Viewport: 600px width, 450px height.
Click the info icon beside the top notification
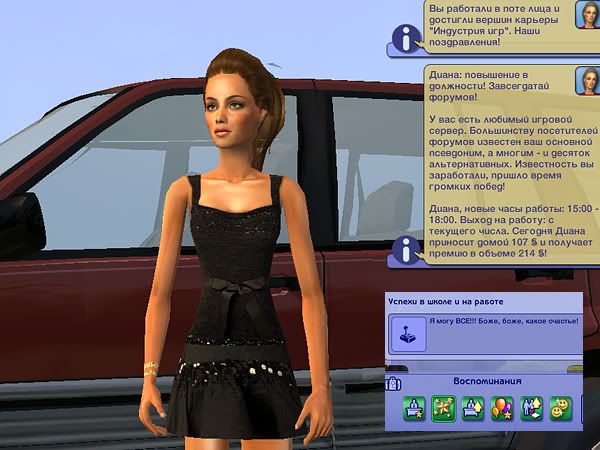404,39
